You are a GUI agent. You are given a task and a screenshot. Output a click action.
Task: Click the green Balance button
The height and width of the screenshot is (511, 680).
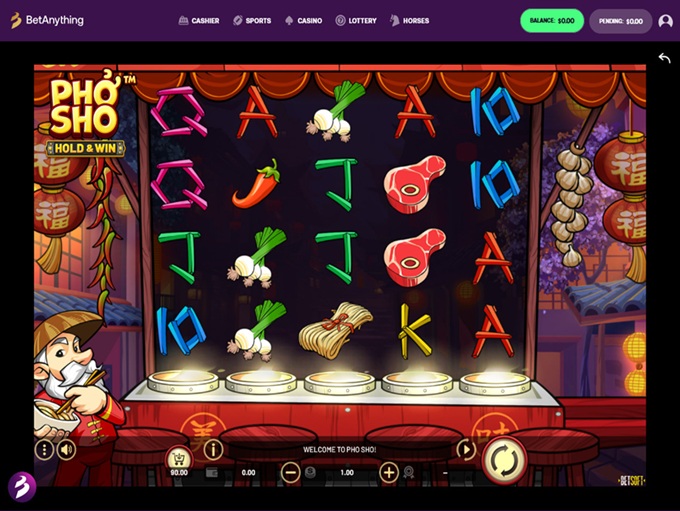(x=552, y=20)
